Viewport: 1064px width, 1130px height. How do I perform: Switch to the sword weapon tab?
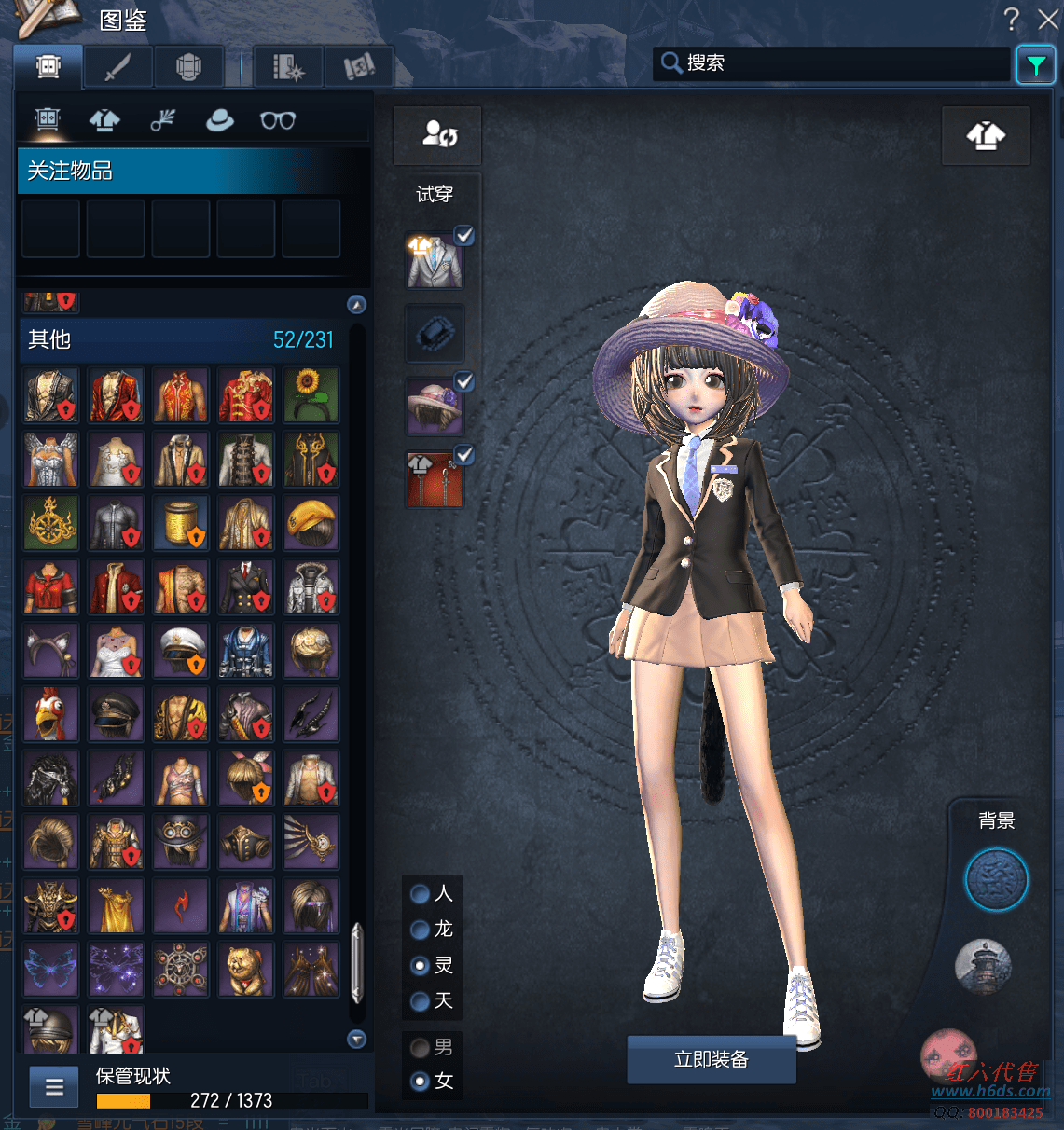[x=118, y=67]
